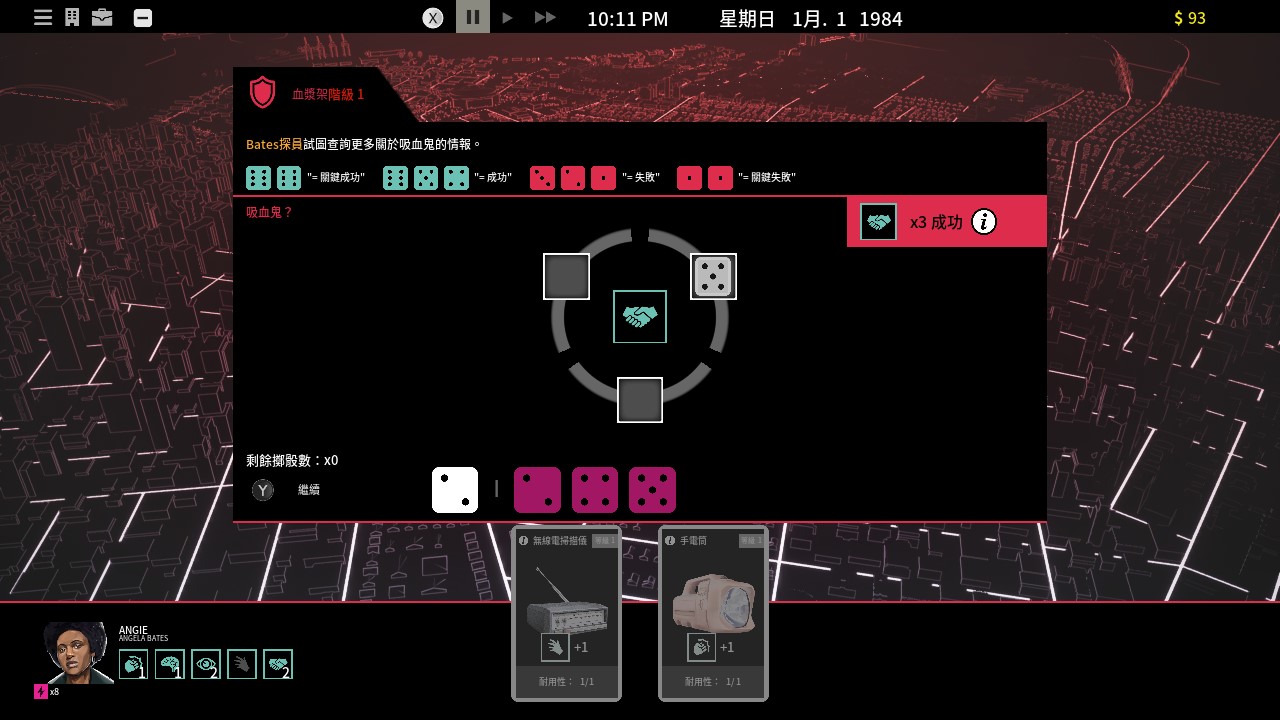Select Angie's handshake skill icon
Screen dimensions: 1280x720
(x=278, y=665)
